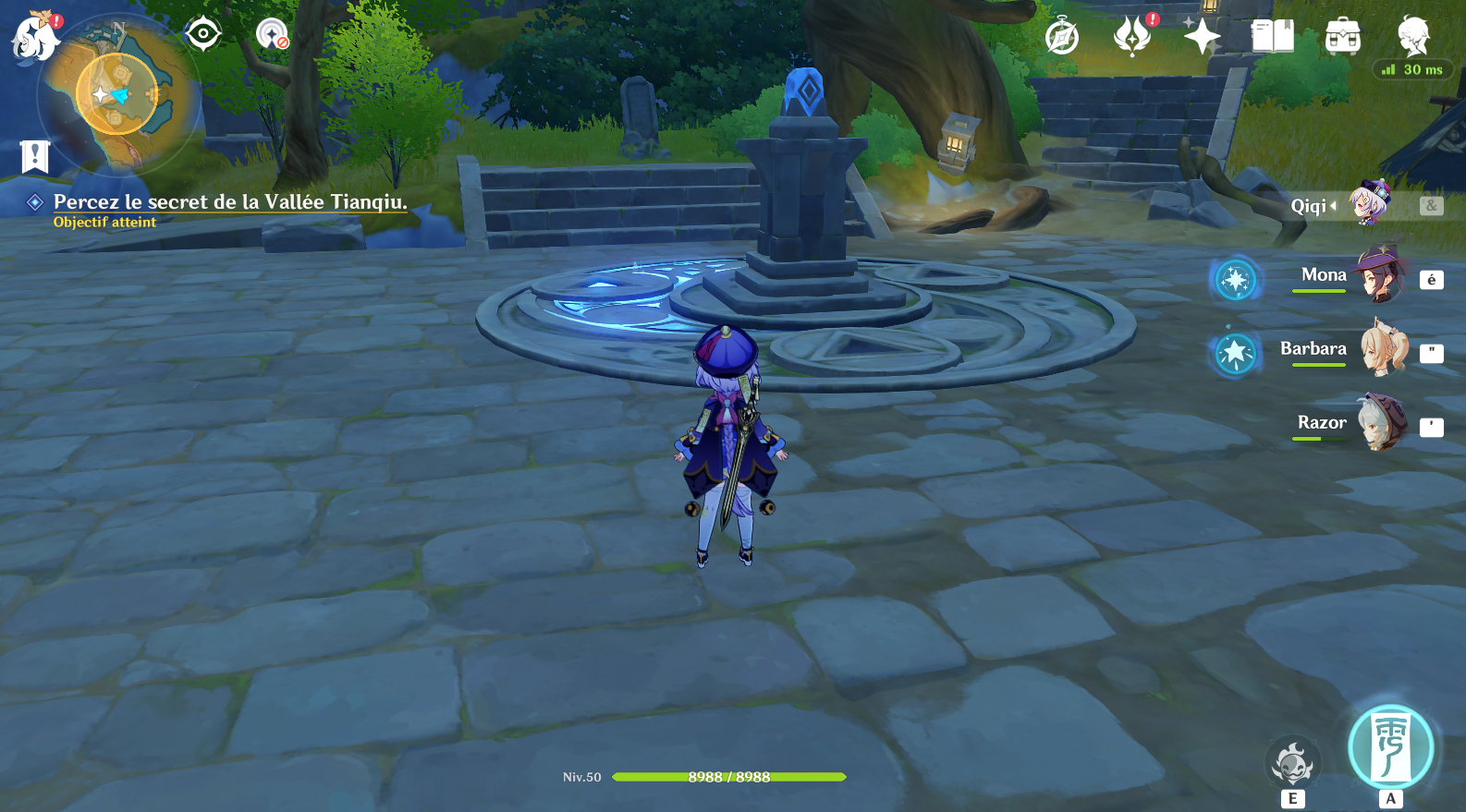Activate Qiqi's elemental skill
This screenshot has height=812, width=1466.
(1292, 765)
